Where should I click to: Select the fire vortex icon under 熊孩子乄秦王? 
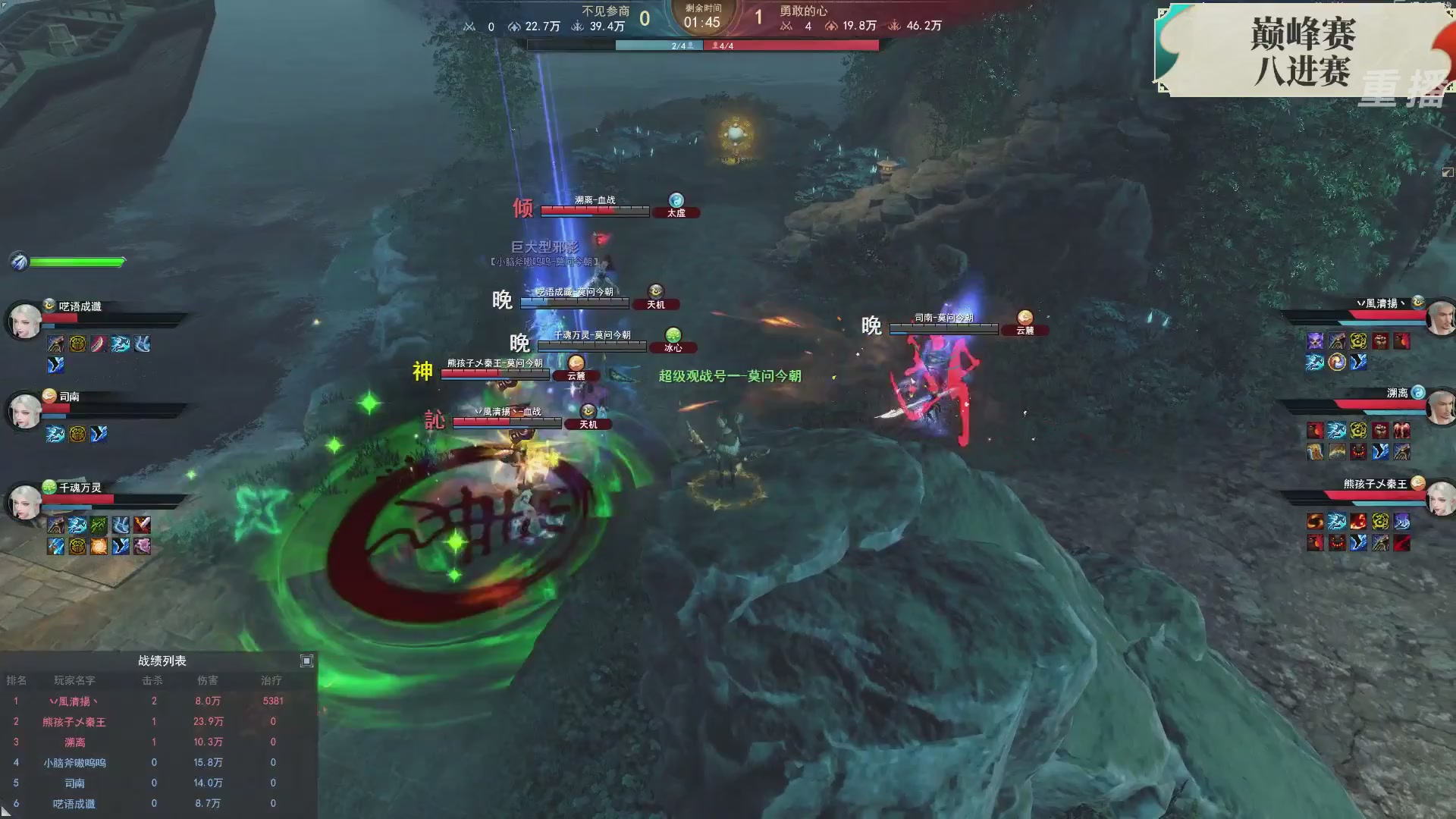point(1313,521)
